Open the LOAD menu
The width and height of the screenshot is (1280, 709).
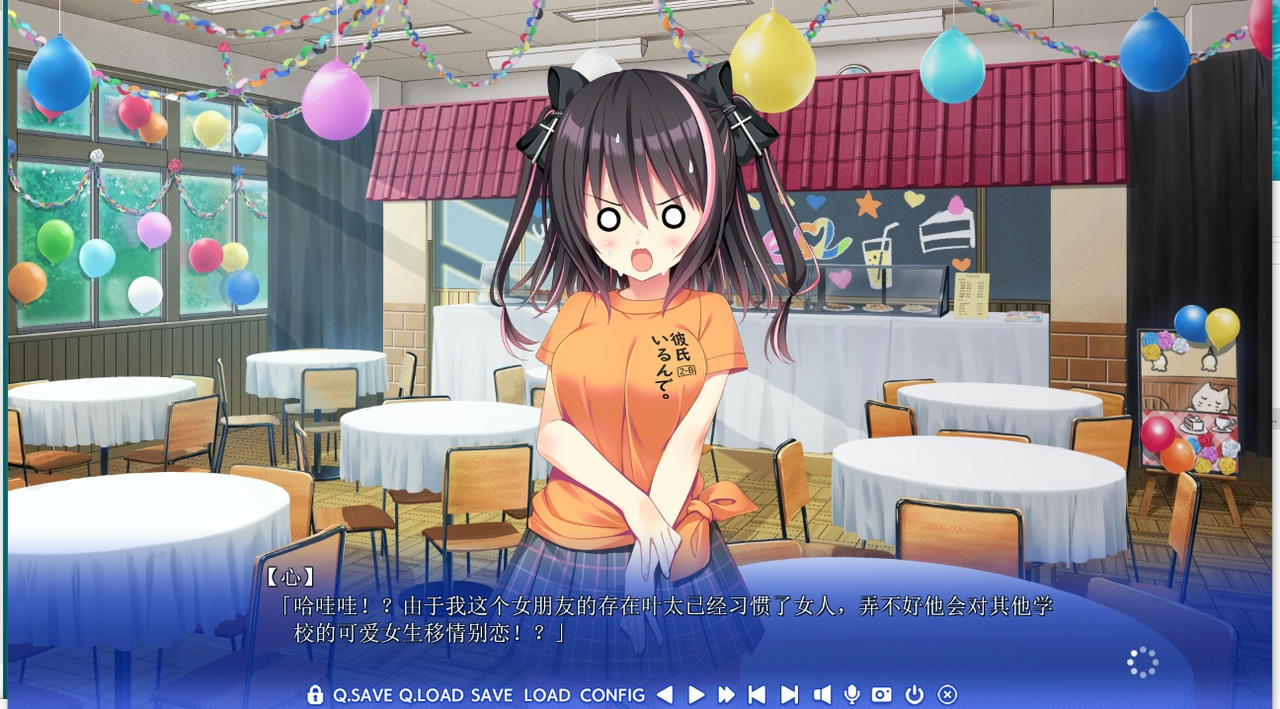click(547, 695)
